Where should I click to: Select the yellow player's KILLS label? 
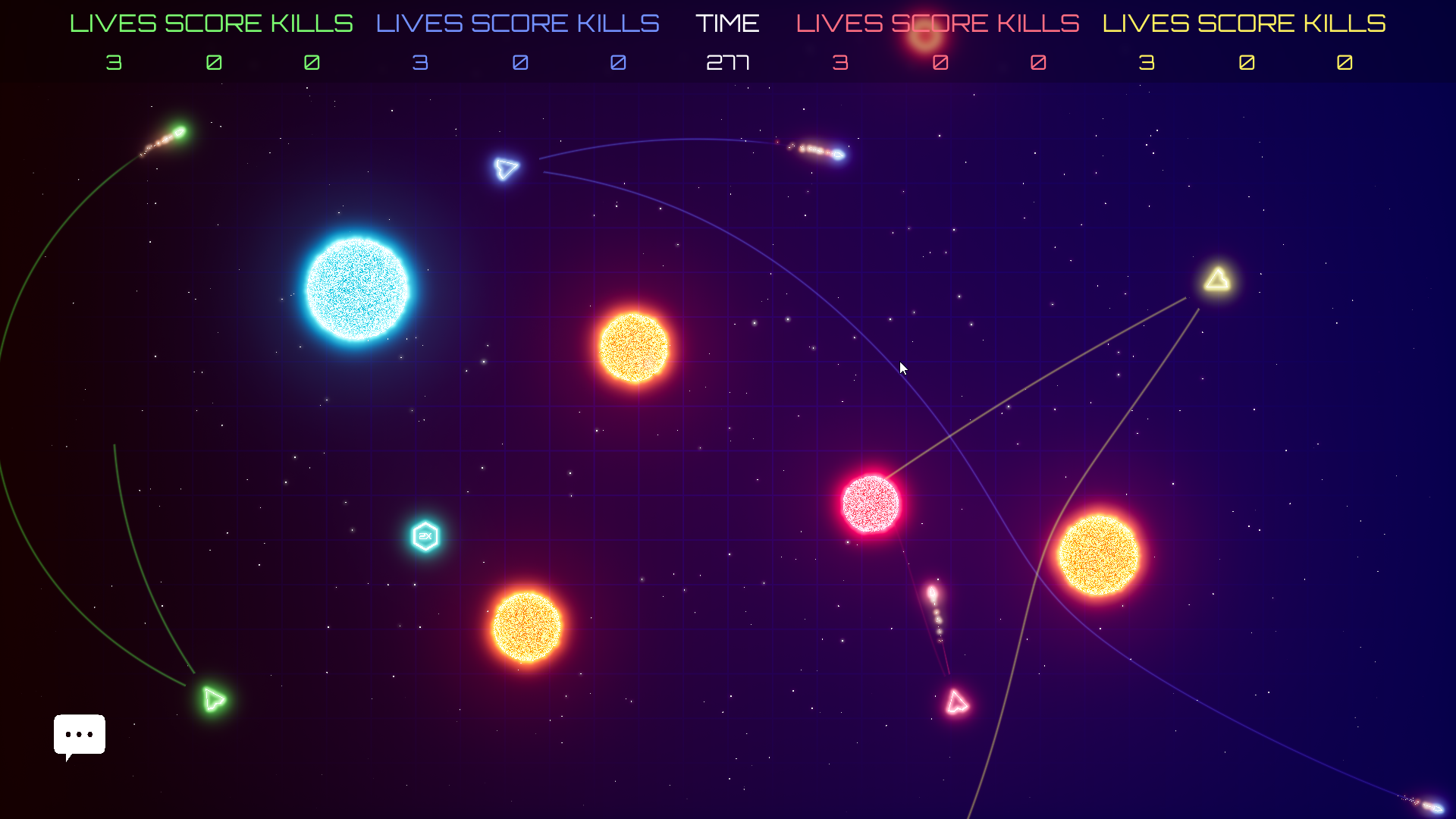point(1344,23)
